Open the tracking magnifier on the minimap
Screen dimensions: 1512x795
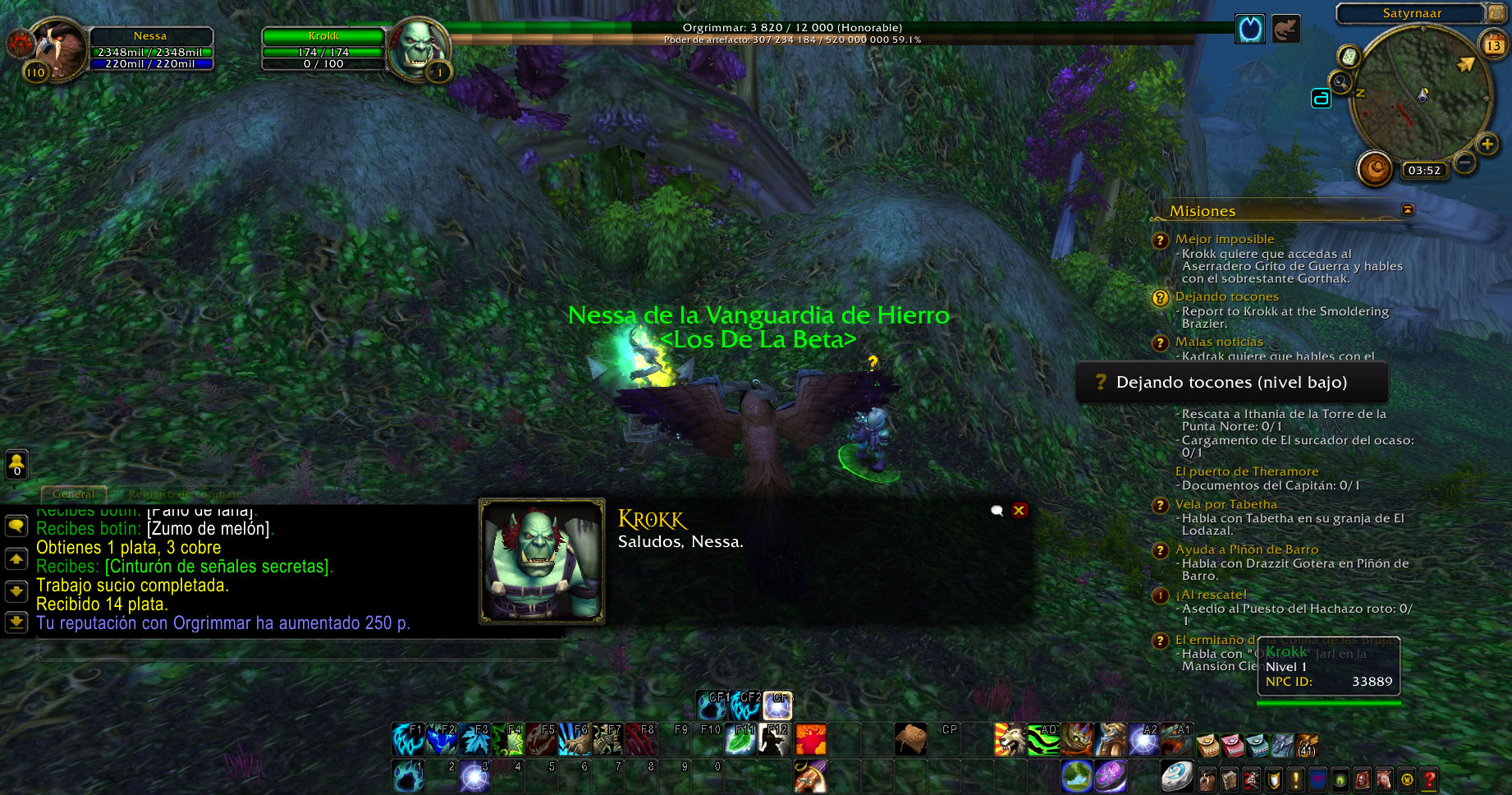1340,82
